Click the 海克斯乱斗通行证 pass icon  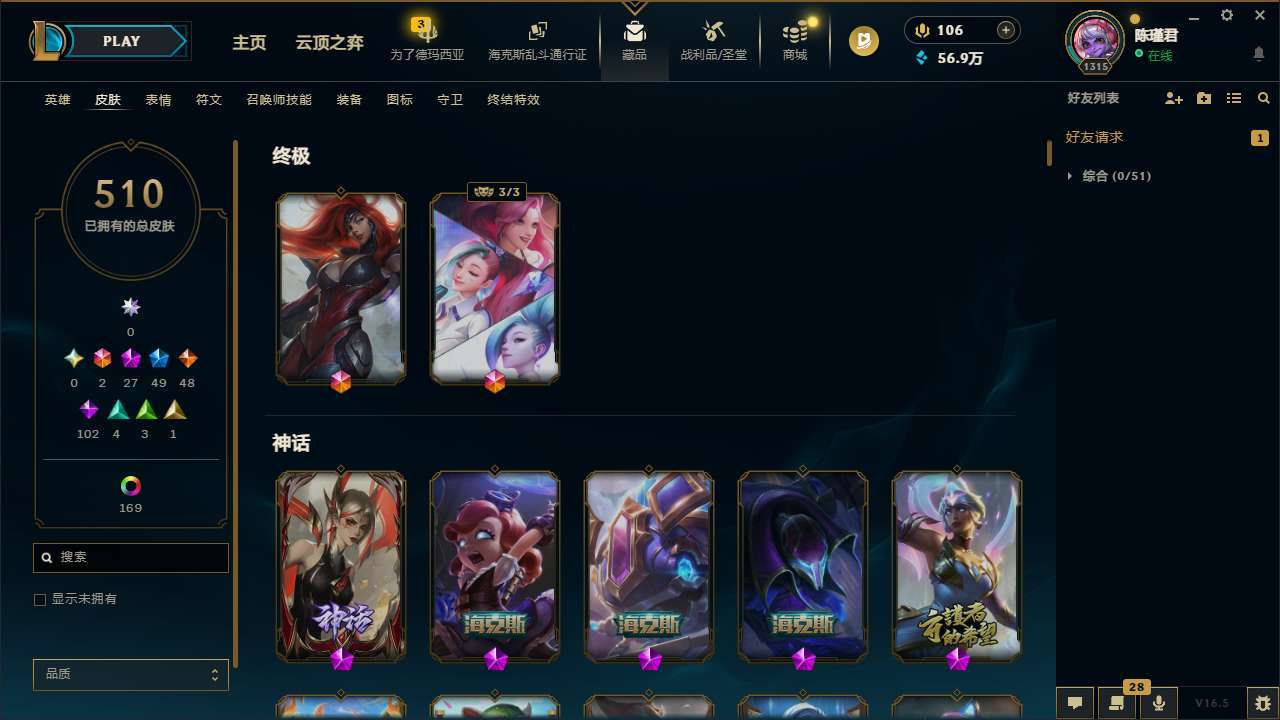[x=537, y=38]
